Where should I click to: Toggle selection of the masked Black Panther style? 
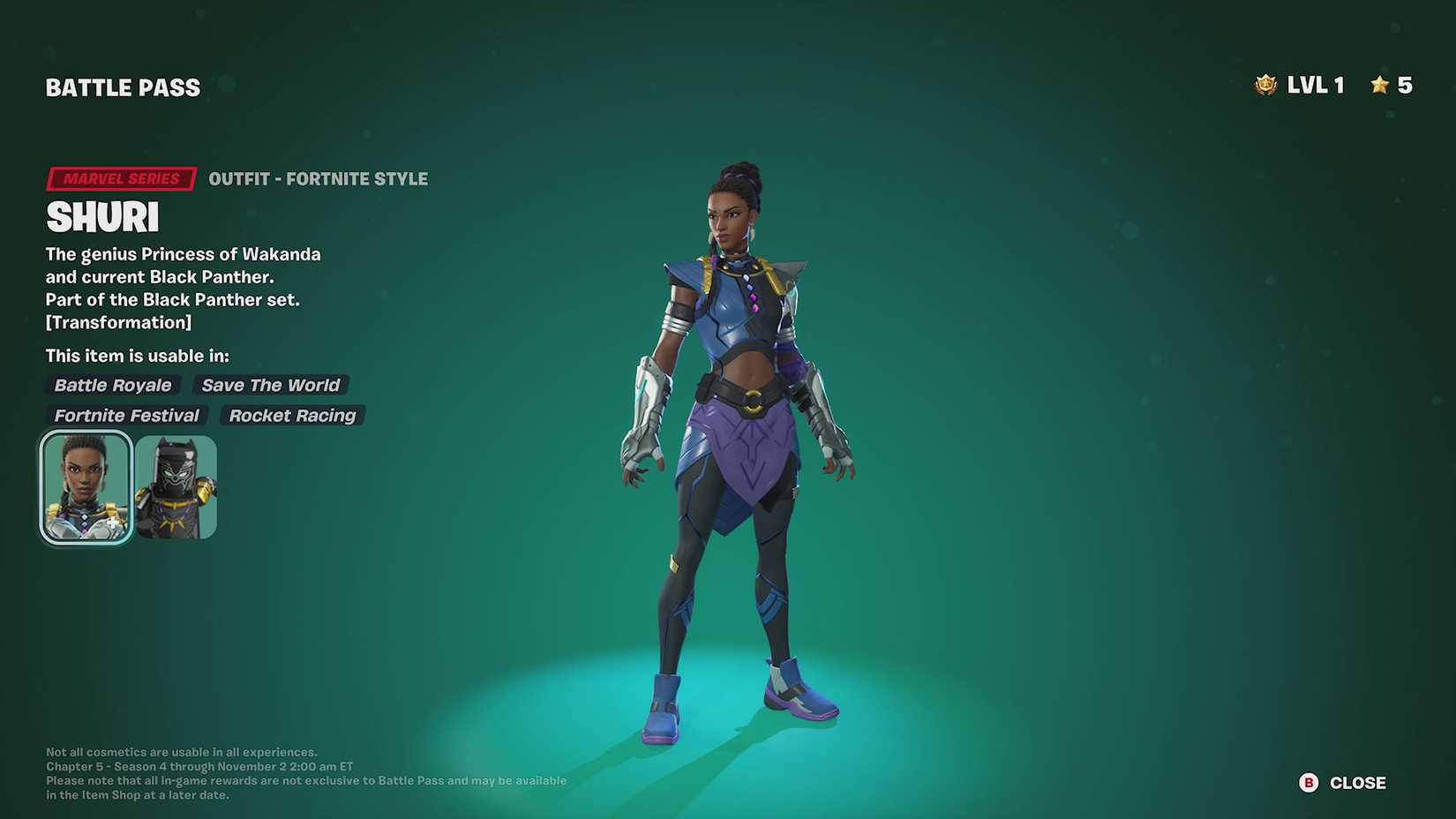pos(176,485)
